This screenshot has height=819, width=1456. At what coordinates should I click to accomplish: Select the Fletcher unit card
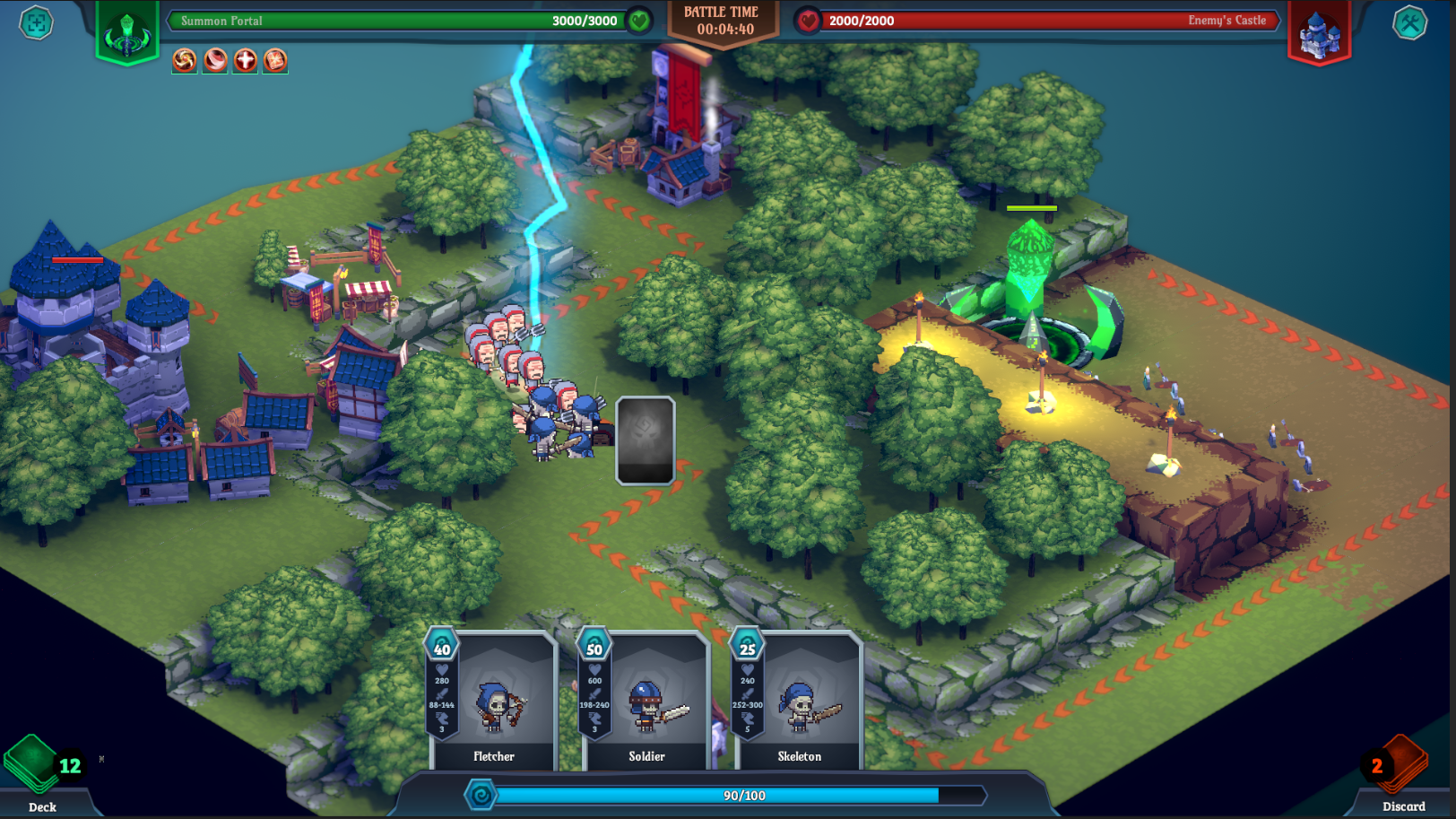click(x=494, y=701)
